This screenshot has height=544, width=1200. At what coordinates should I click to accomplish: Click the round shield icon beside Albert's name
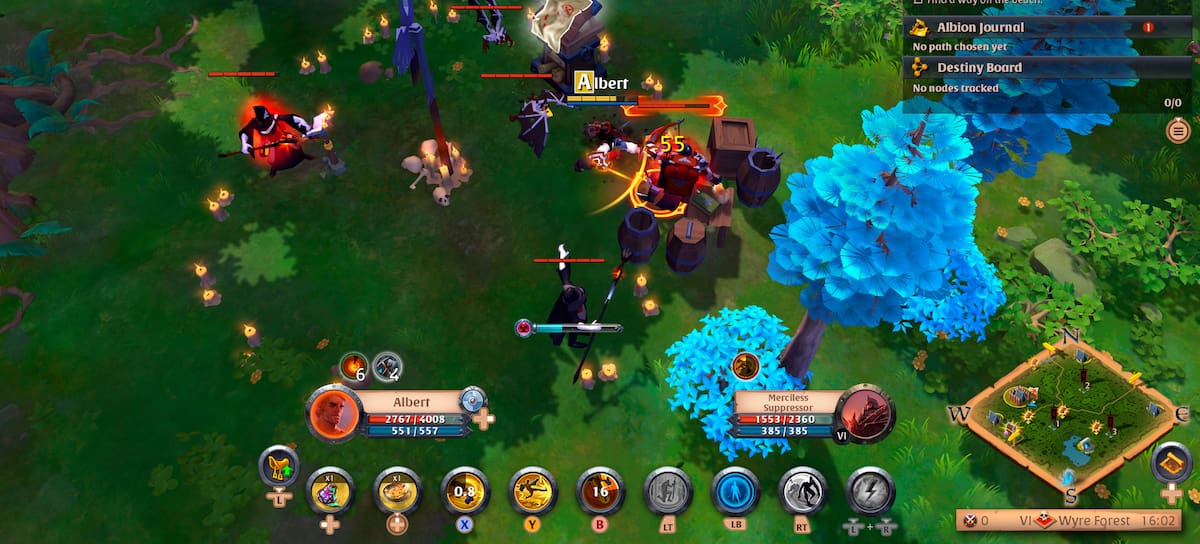[472, 400]
